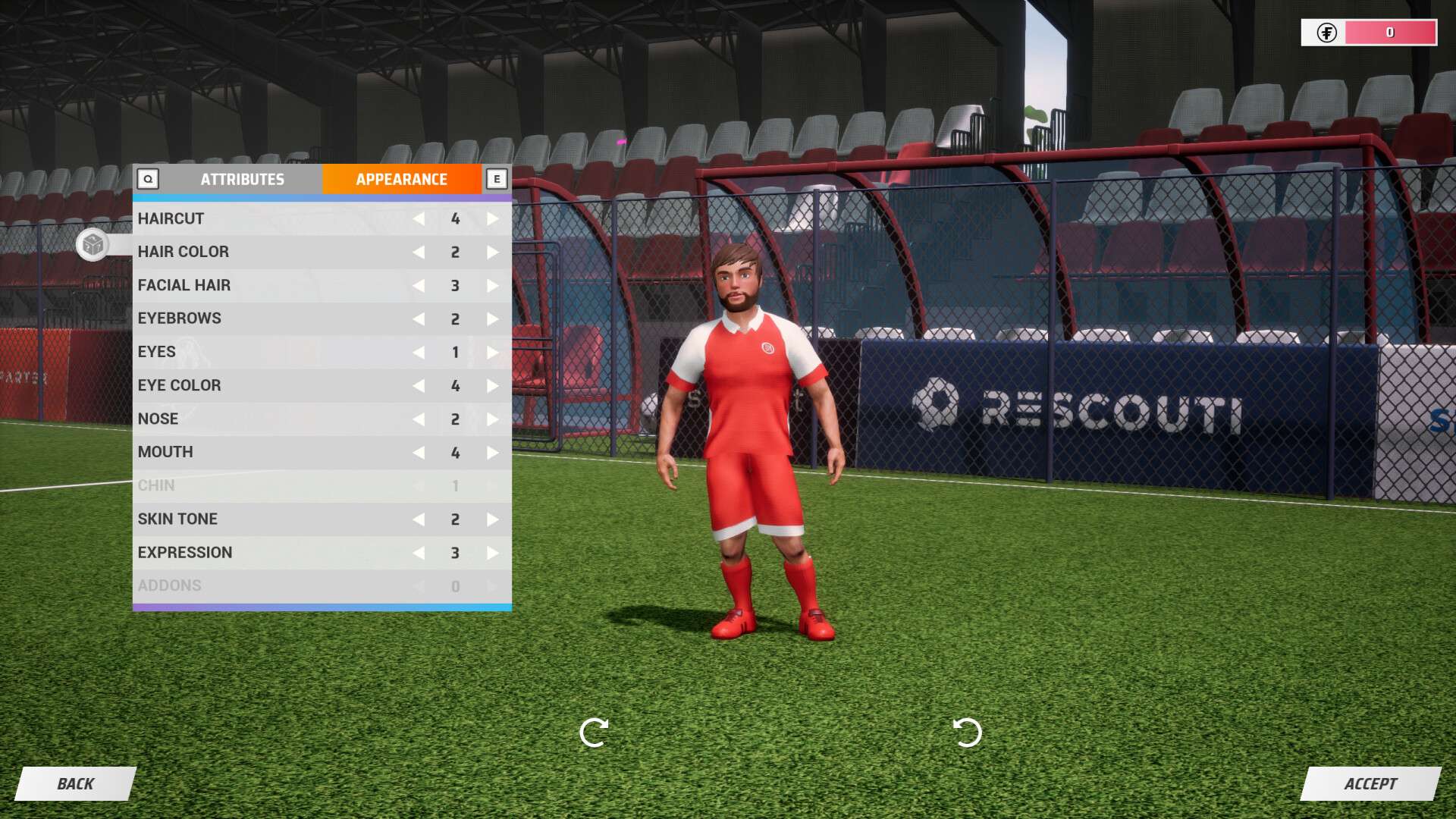Increase the Haircut value
This screenshot has width=1456, height=819.
tap(493, 219)
